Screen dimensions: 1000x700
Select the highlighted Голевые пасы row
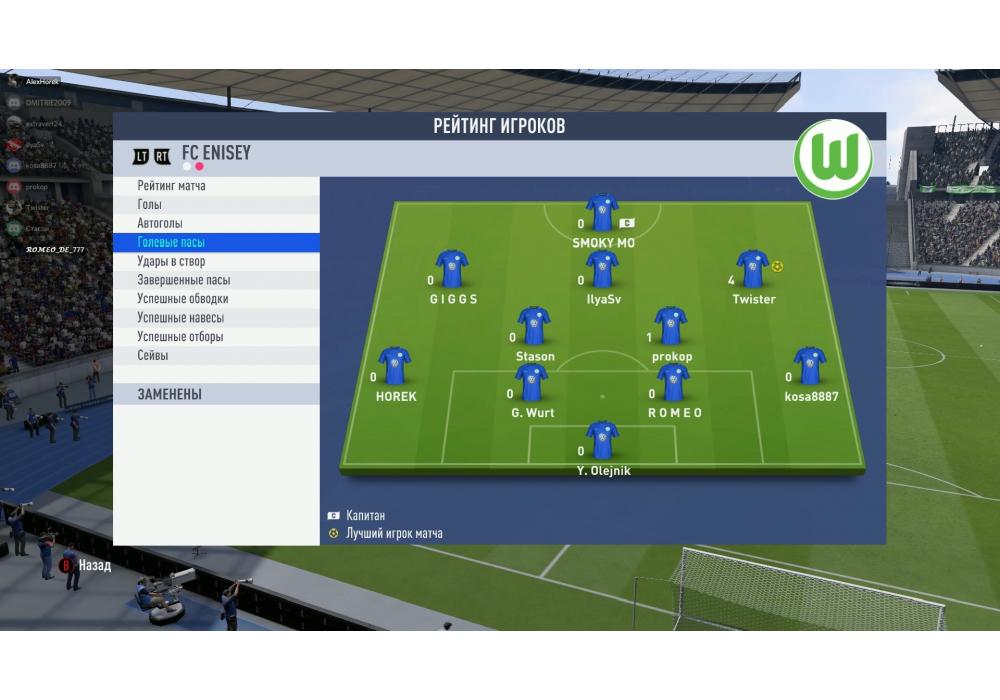tap(171, 243)
